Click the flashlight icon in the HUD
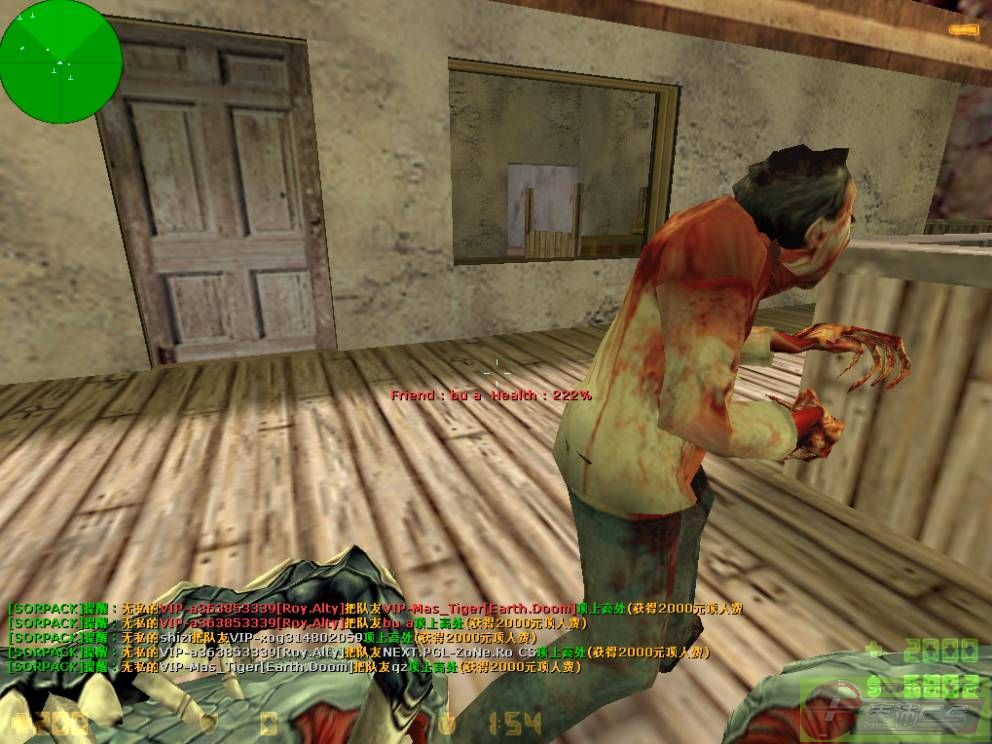Viewport: 992px width, 744px height. 963,30
